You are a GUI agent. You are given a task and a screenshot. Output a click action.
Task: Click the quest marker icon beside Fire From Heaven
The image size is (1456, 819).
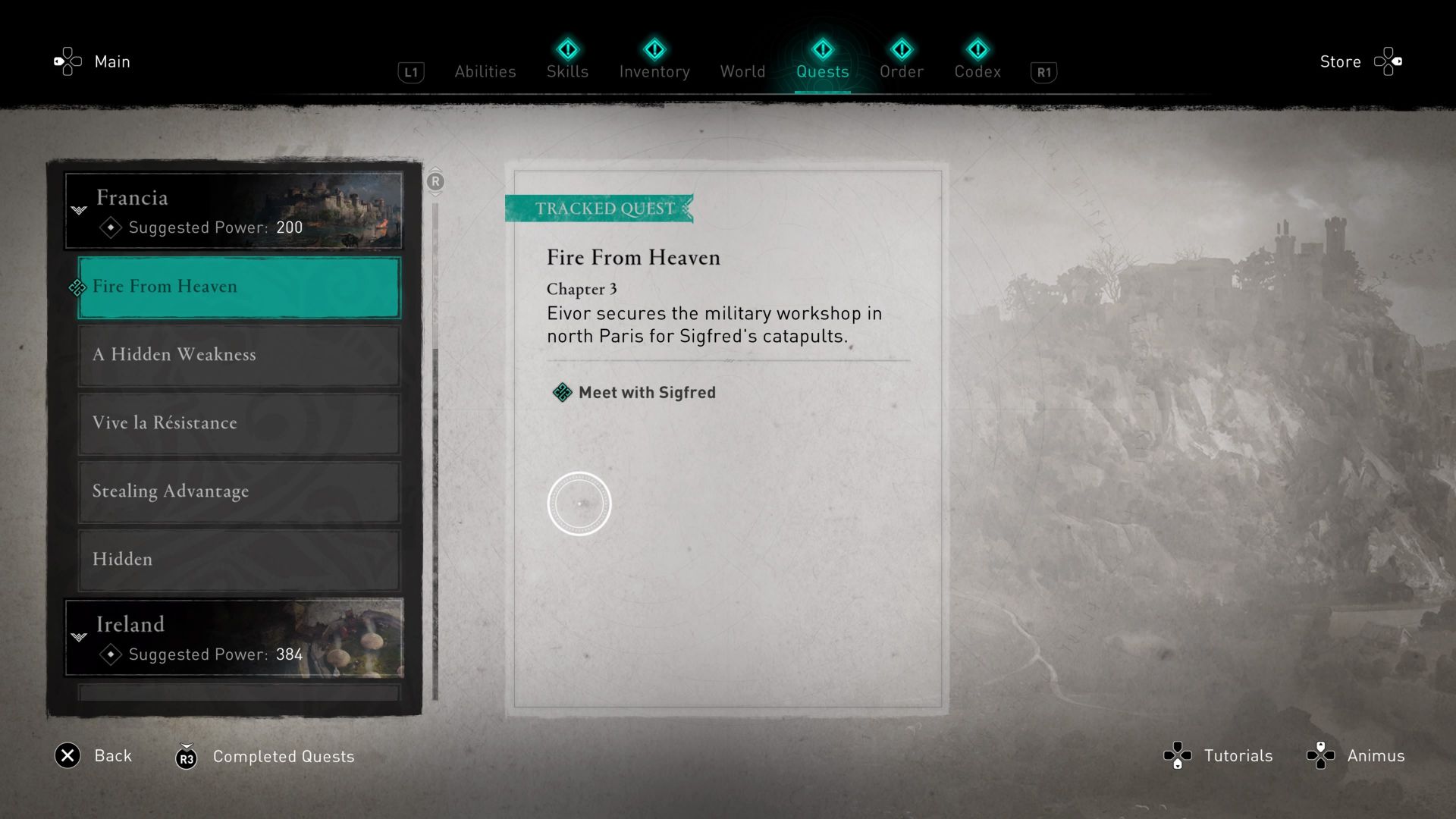pyautogui.click(x=77, y=287)
